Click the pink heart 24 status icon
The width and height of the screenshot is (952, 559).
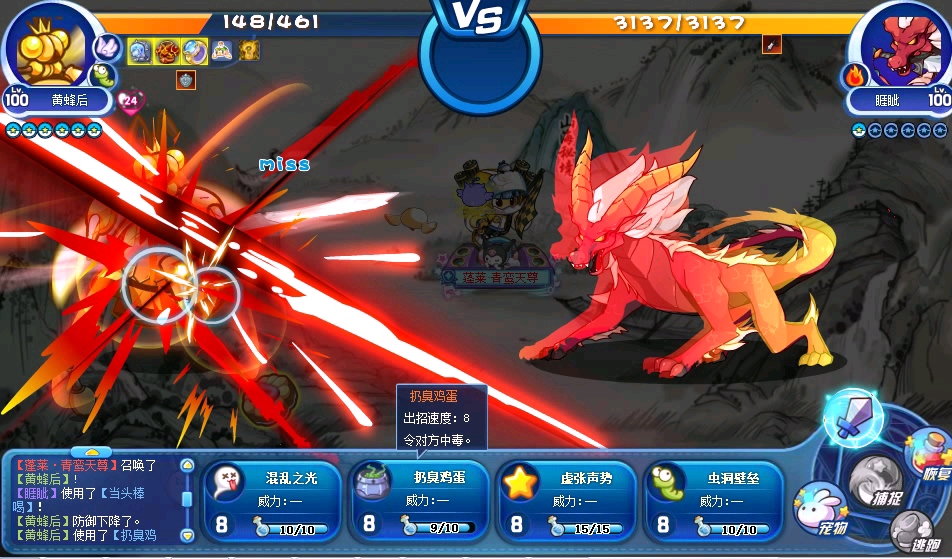point(131,100)
